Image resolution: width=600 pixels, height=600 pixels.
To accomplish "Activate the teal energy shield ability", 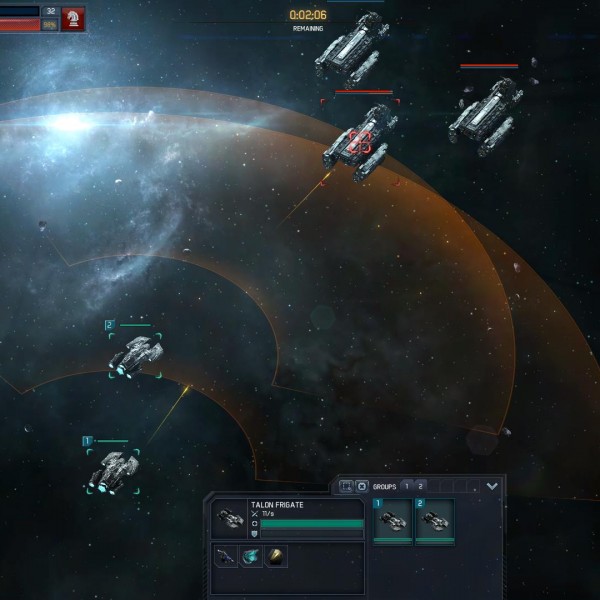I will click(x=250, y=556).
